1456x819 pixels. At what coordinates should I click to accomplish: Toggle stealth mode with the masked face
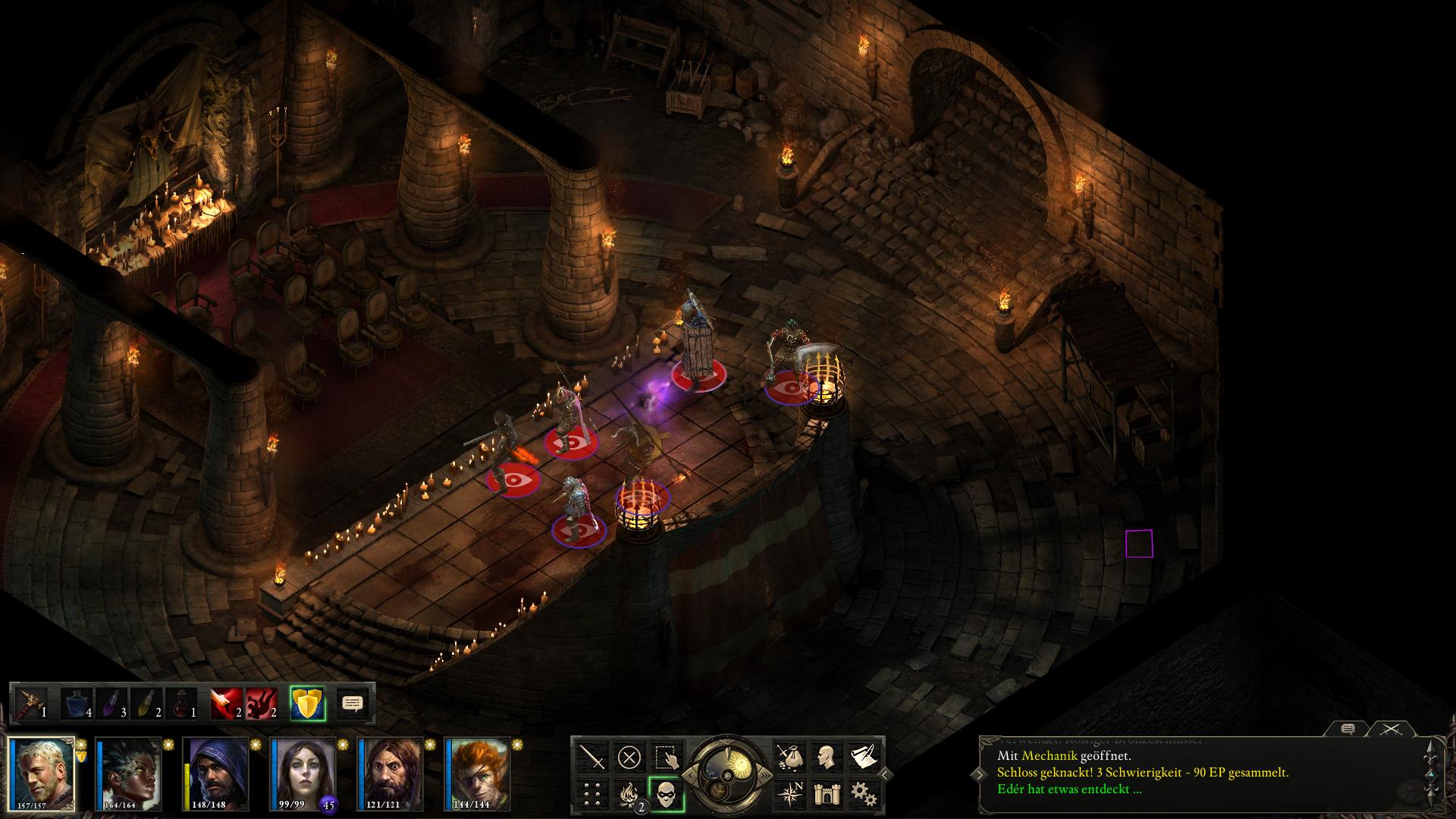coord(667,794)
